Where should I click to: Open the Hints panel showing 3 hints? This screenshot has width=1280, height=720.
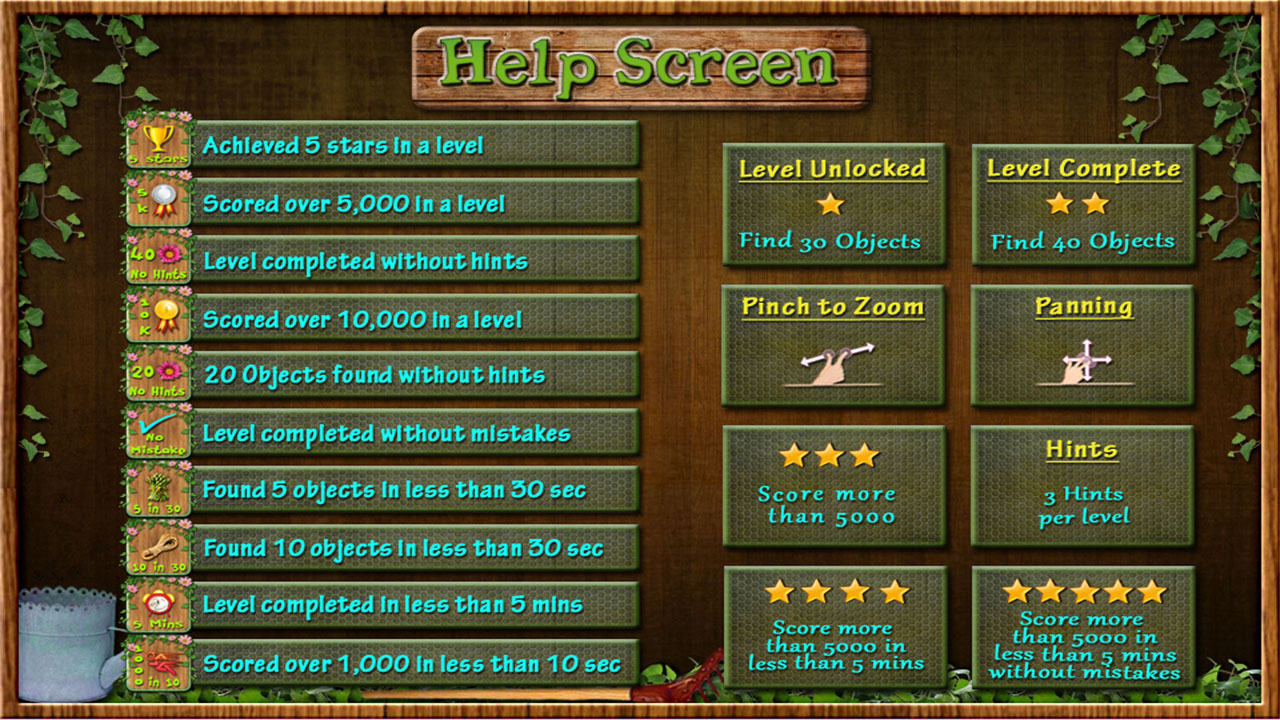[1082, 484]
